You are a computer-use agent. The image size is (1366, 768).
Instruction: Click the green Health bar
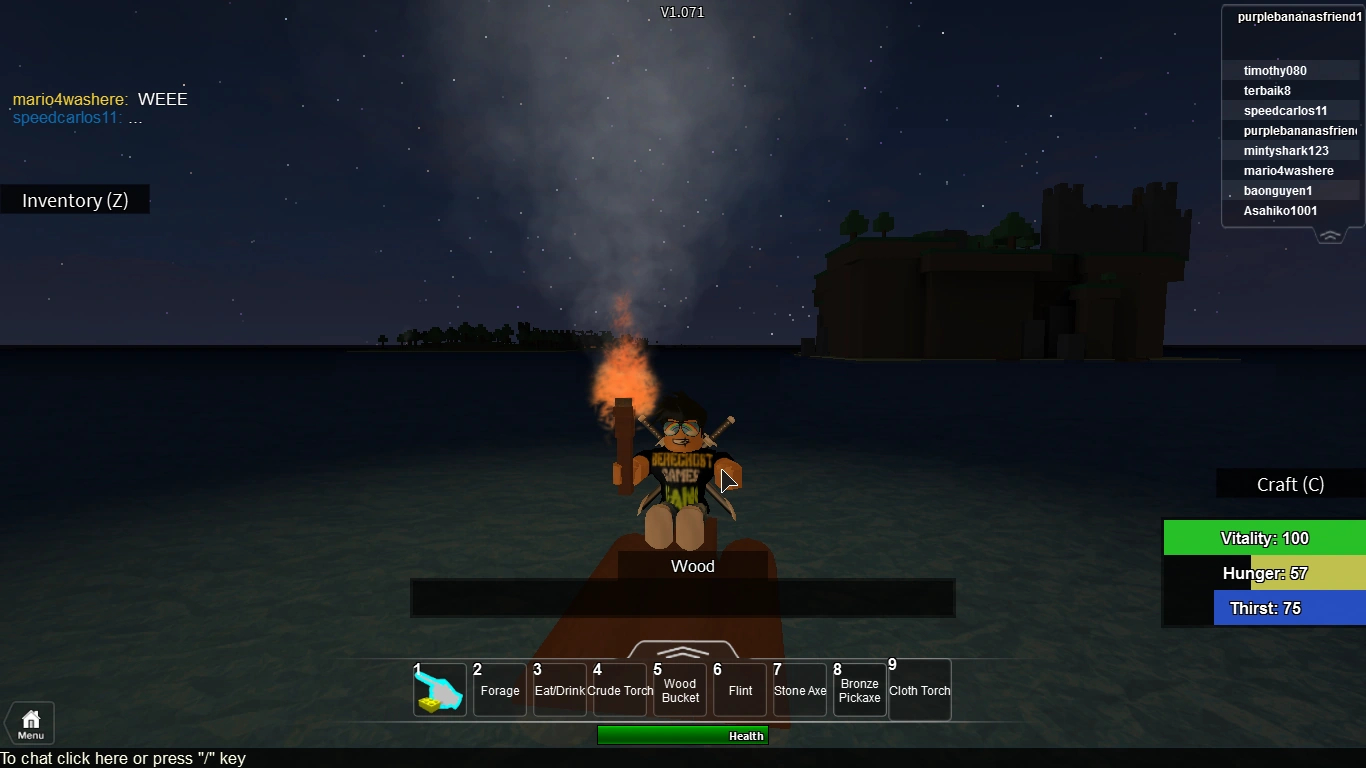[x=683, y=735]
